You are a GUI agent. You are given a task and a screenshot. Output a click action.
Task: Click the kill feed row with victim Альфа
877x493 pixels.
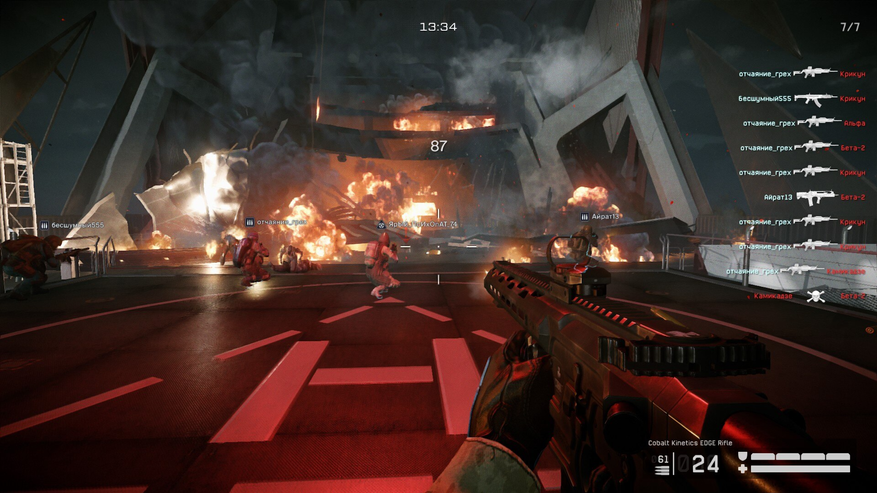click(x=801, y=123)
